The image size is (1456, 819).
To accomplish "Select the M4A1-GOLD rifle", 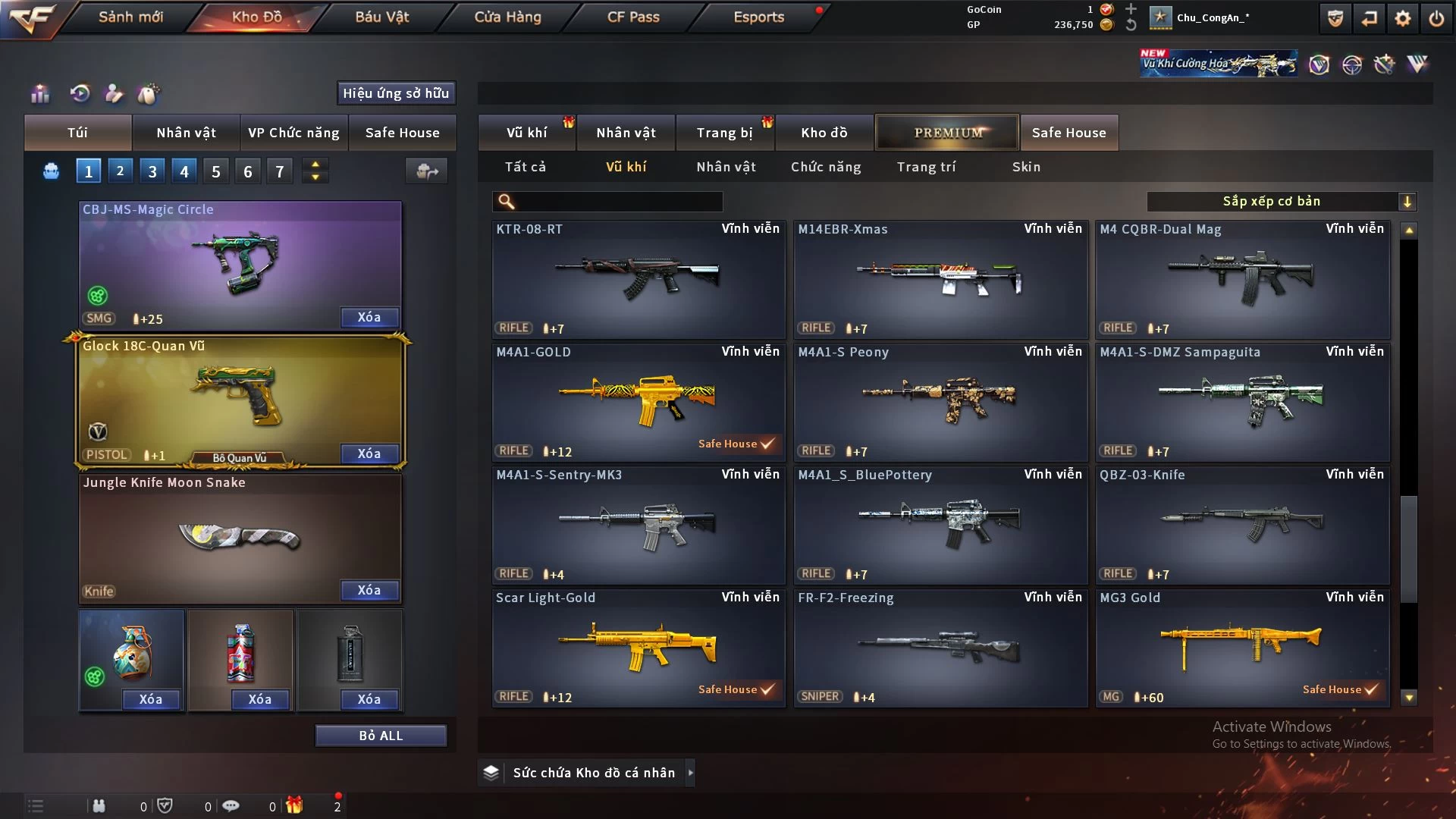I will point(638,402).
